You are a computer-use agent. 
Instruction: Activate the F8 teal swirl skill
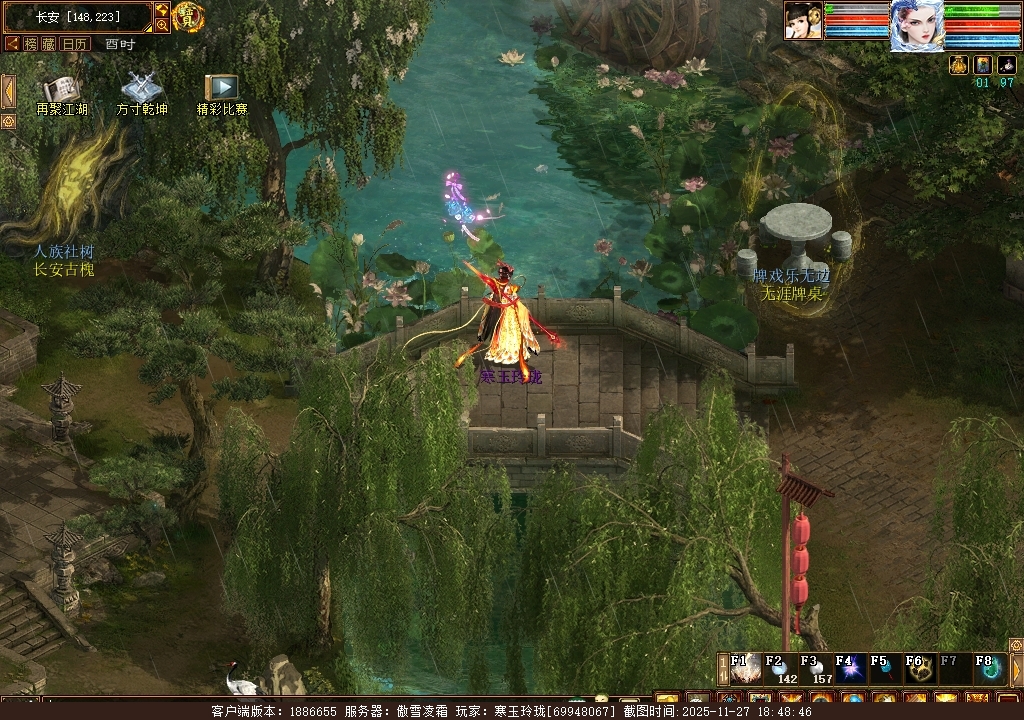pyautogui.click(x=990, y=669)
